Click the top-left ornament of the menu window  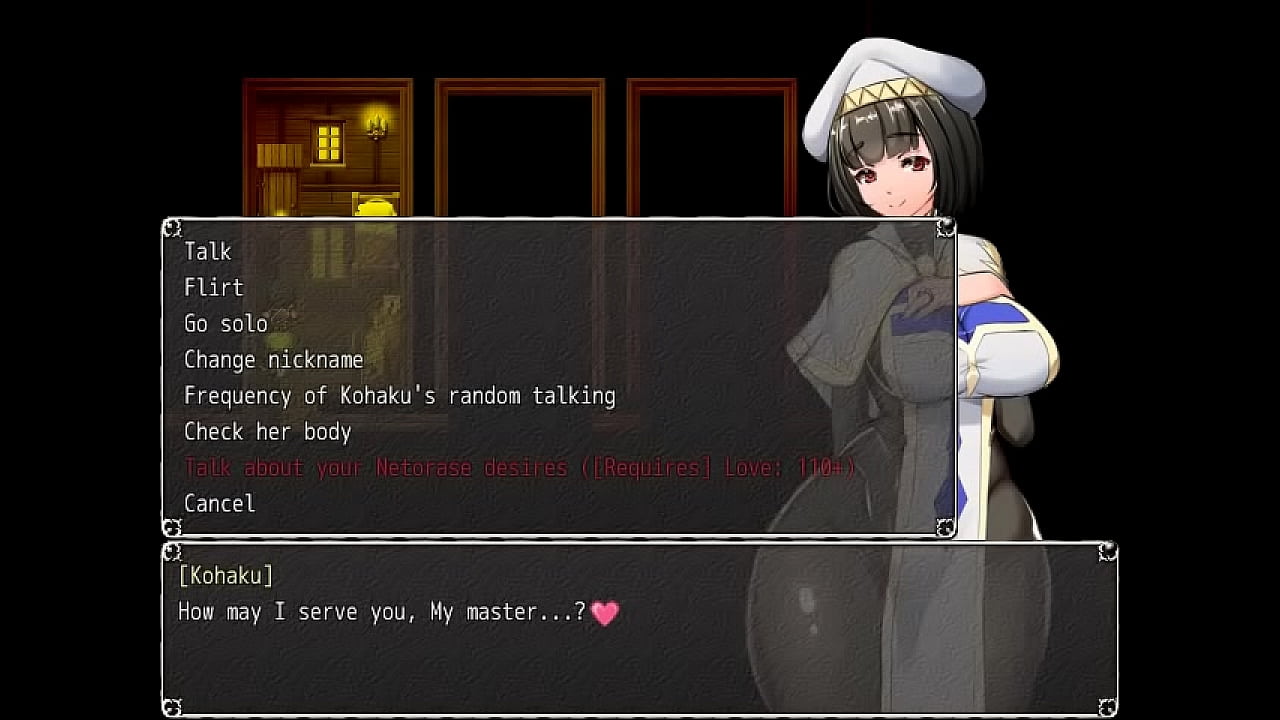click(174, 226)
